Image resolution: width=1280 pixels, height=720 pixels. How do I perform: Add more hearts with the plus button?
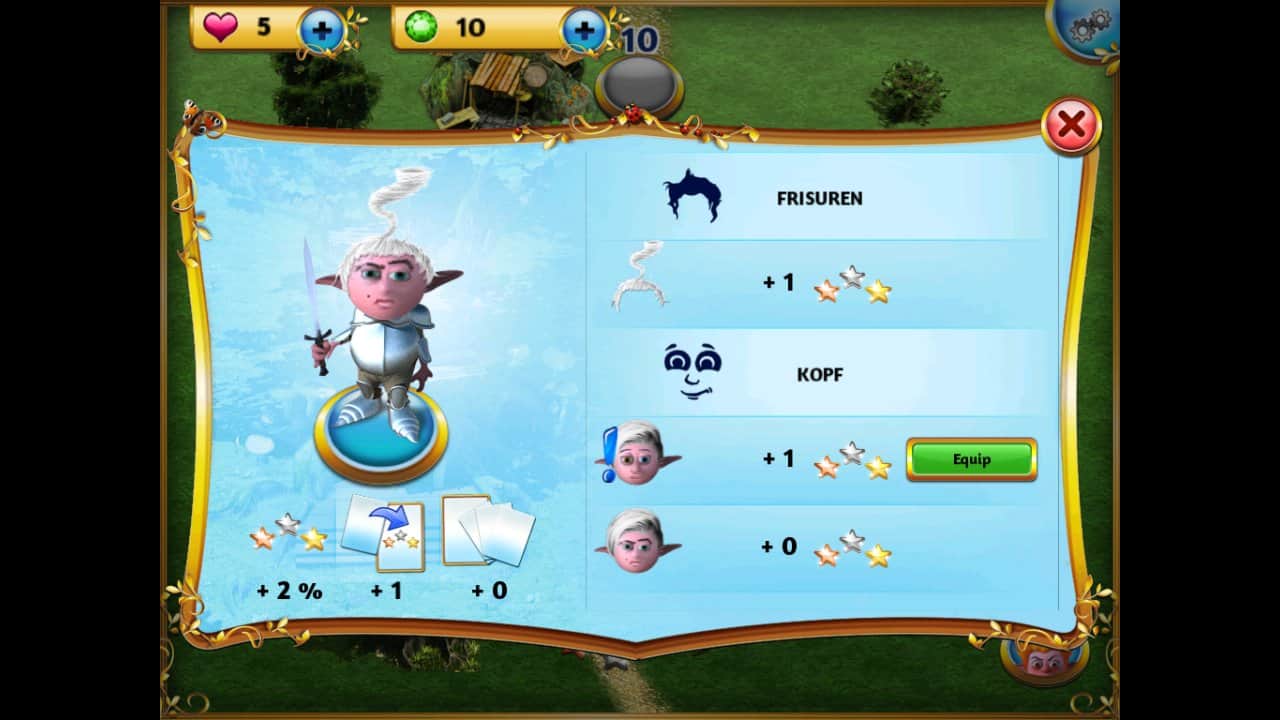[321, 31]
